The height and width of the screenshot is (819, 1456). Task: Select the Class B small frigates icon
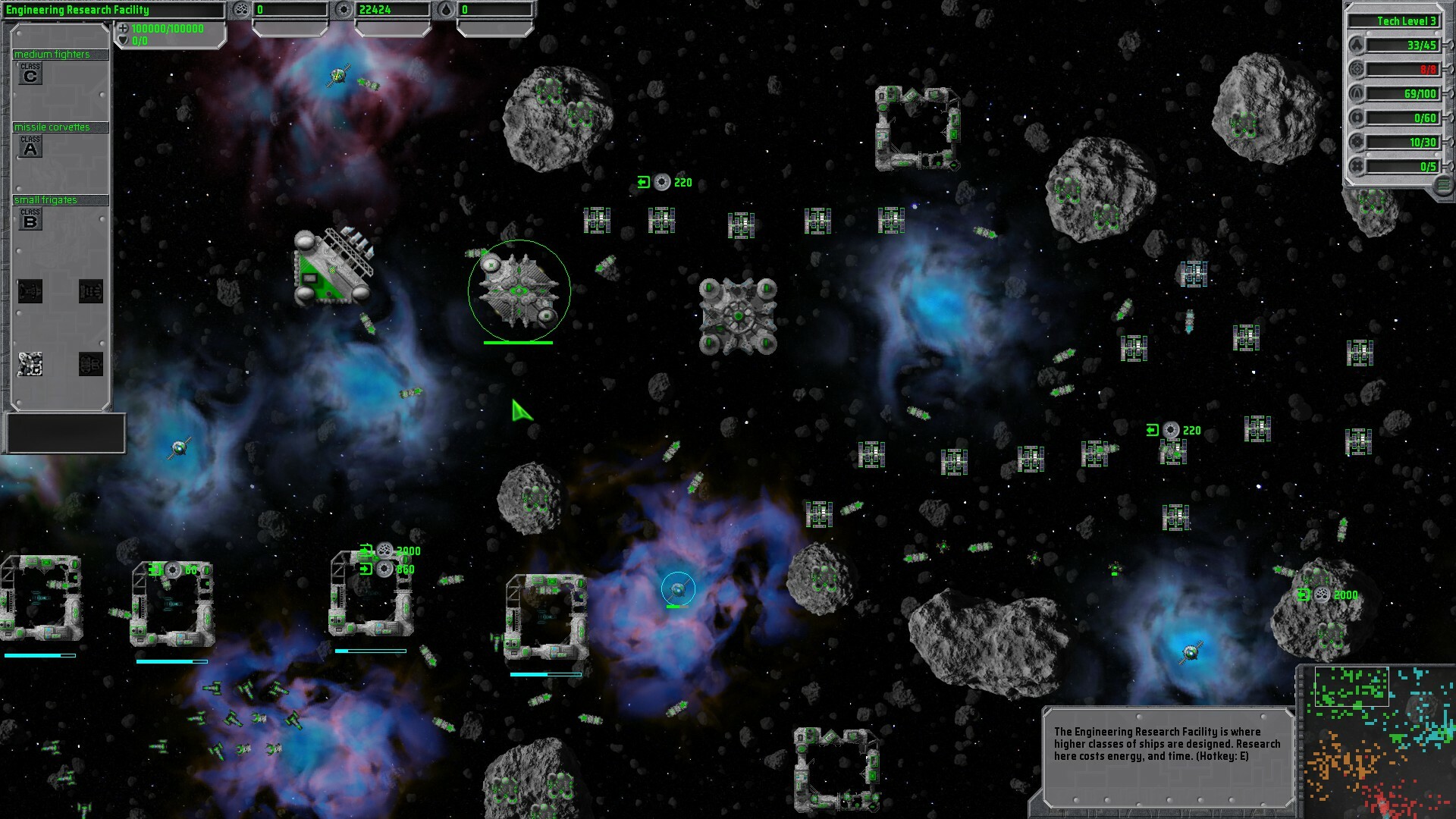(30, 220)
